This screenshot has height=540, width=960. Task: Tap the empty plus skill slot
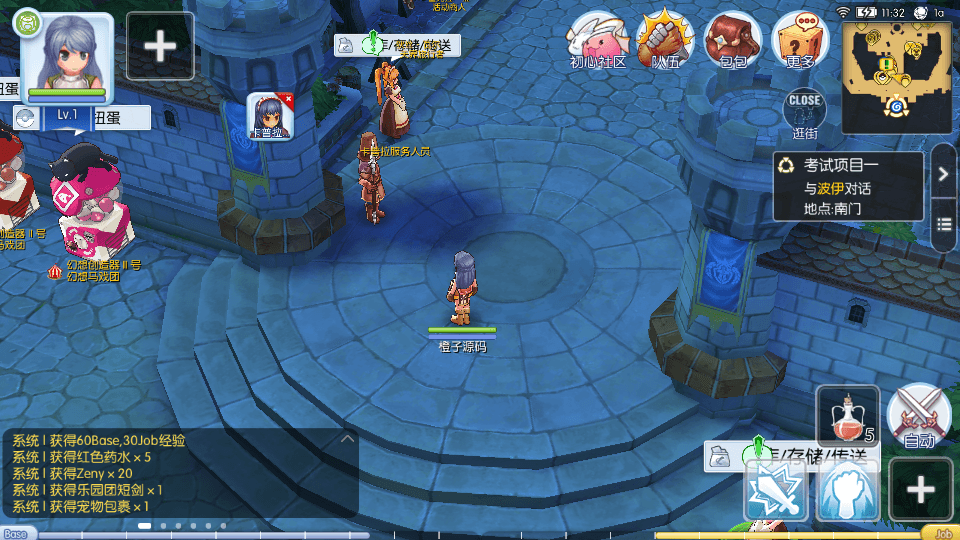coord(919,490)
